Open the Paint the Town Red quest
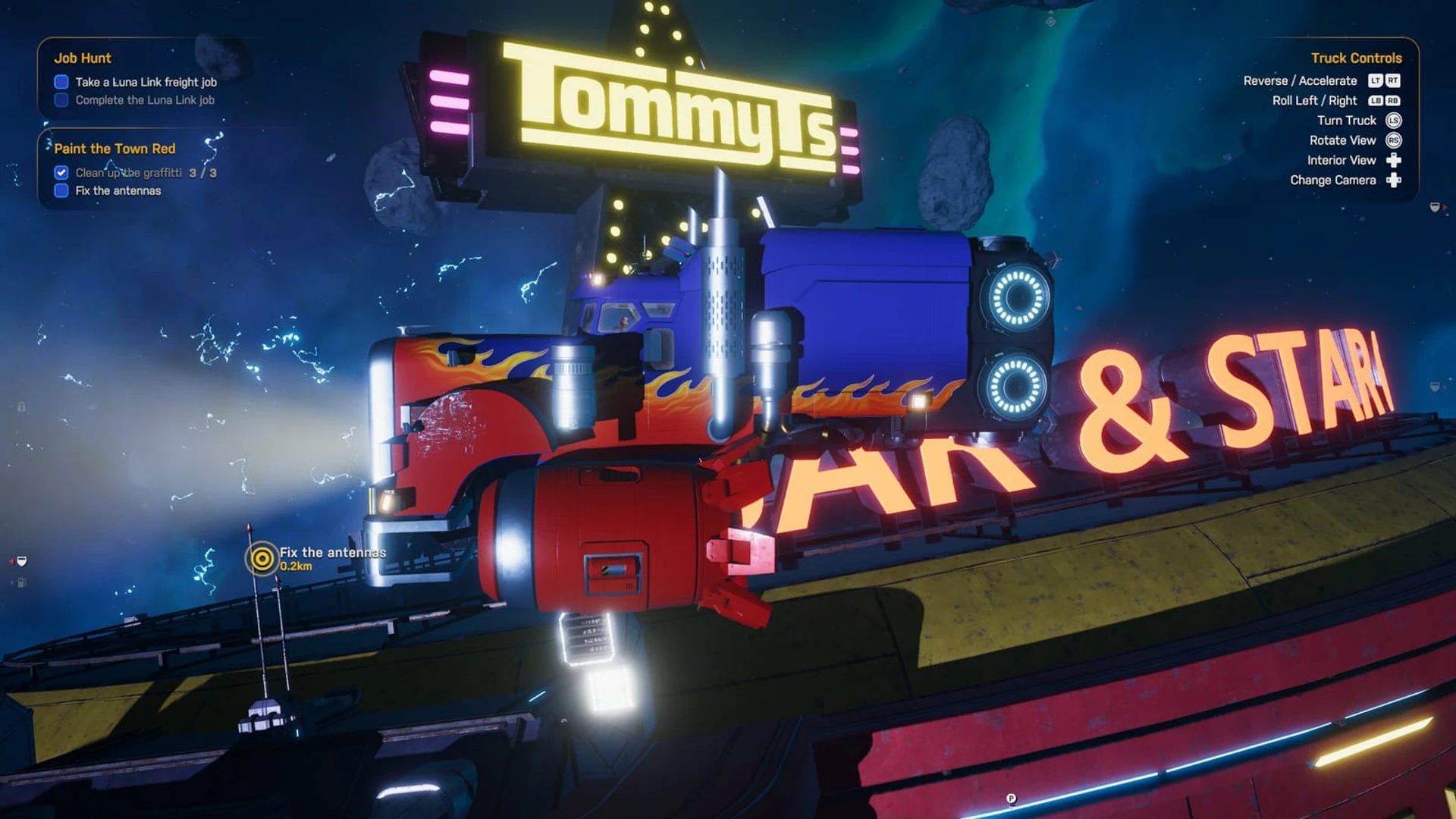Viewport: 1456px width, 819px height. point(115,149)
